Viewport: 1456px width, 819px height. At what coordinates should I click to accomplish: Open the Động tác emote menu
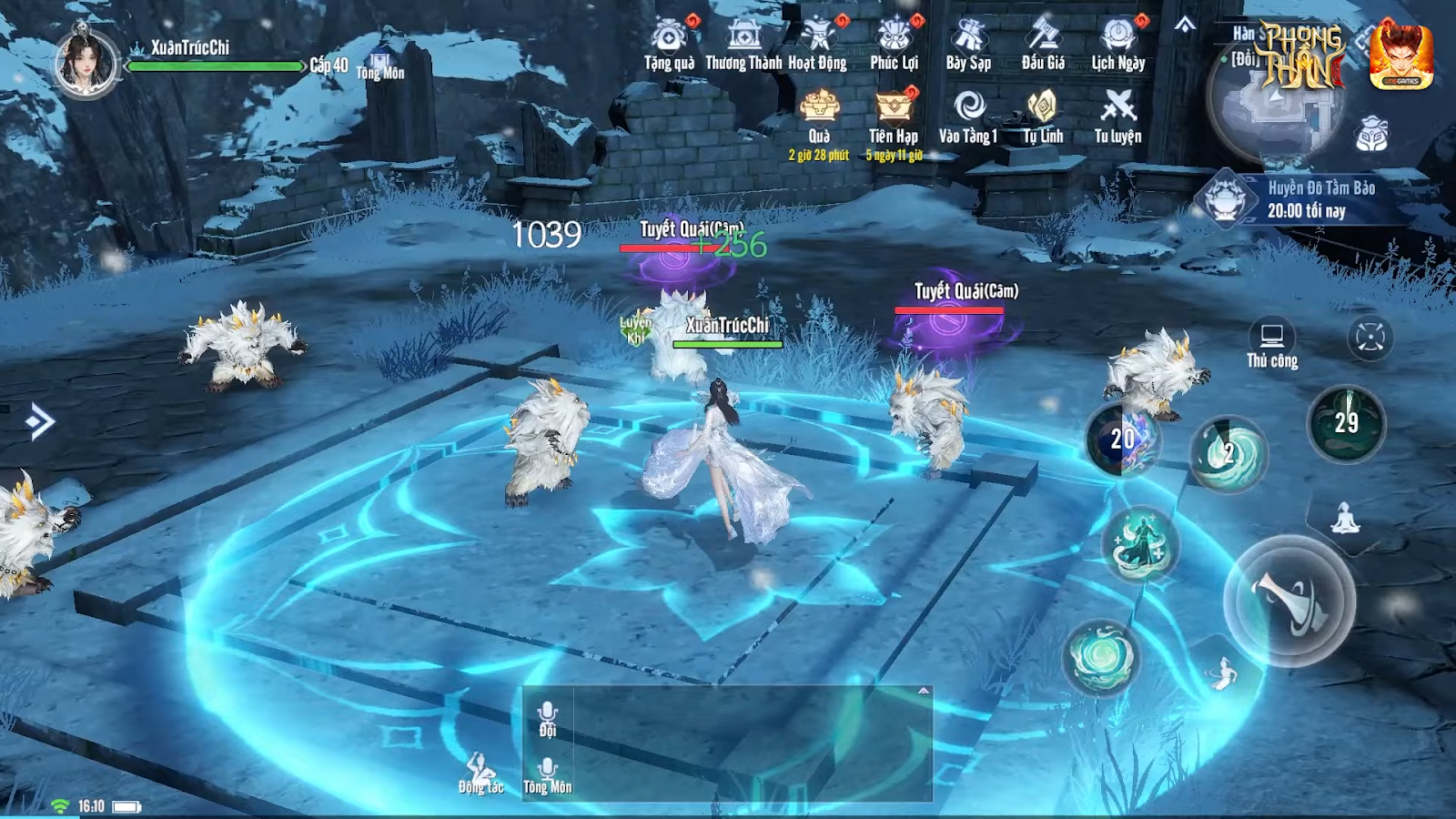(x=480, y=773)
